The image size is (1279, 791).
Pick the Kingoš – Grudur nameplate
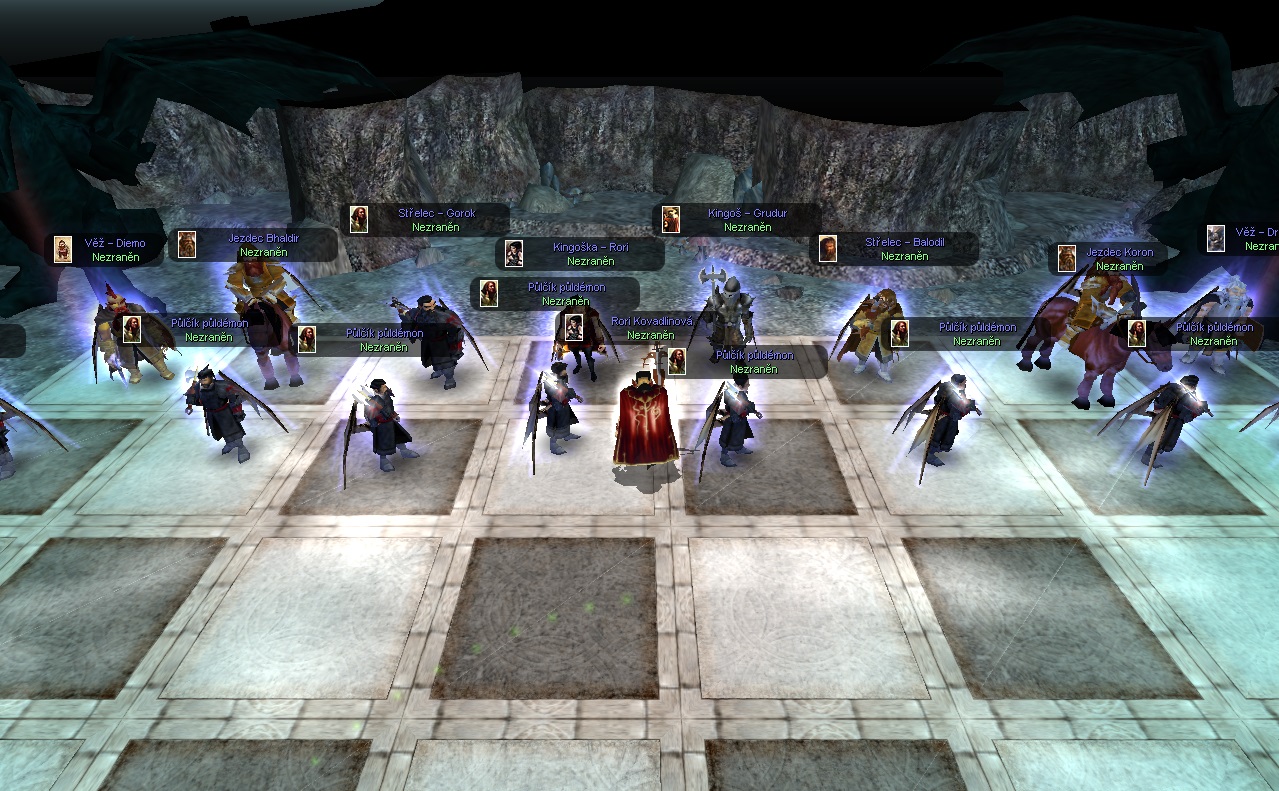pos(747,213)
